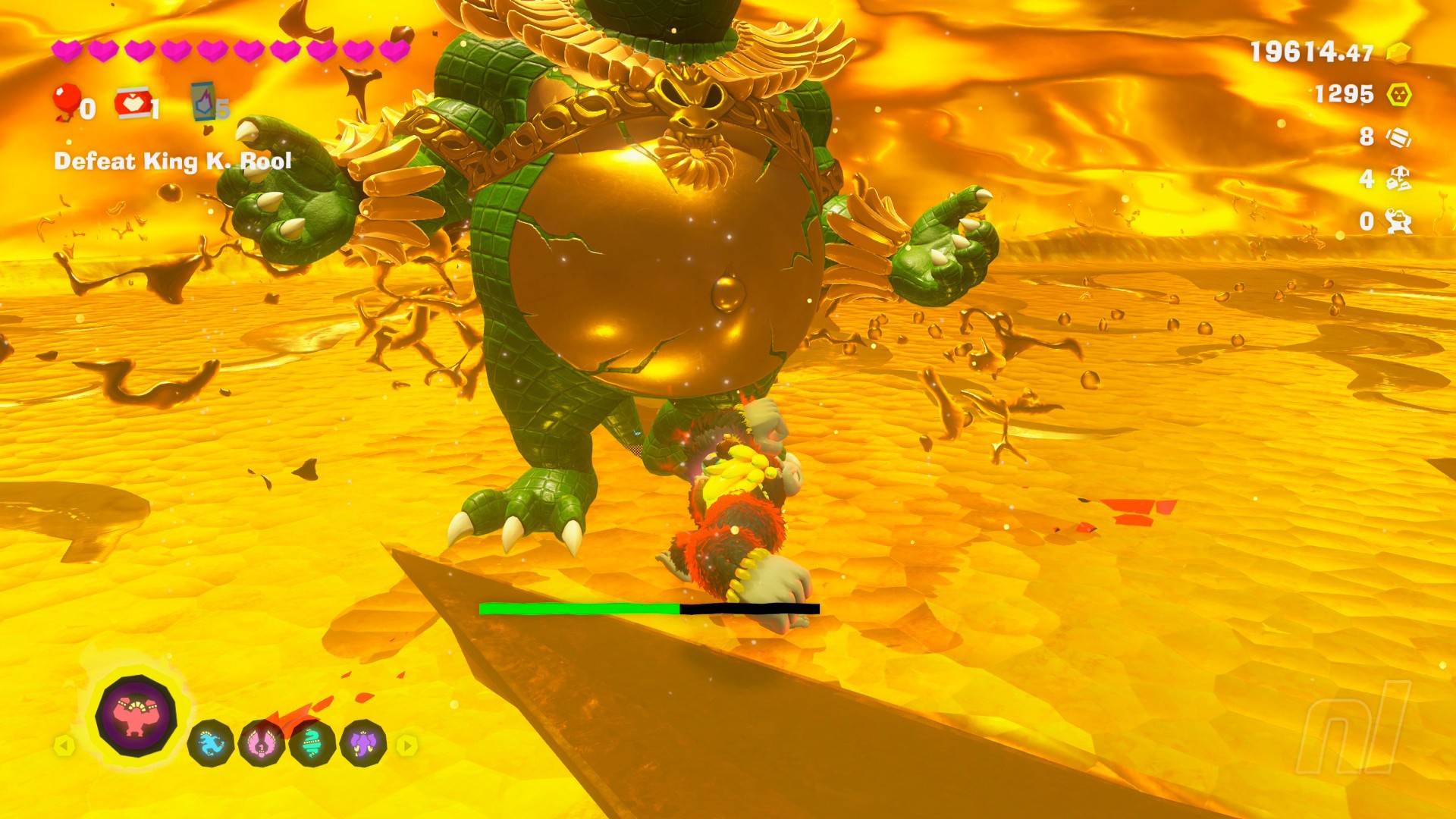Select the Kong Bananza transformation icon
The width and height of the screenshot is (1456, 819).
(136, 715)
